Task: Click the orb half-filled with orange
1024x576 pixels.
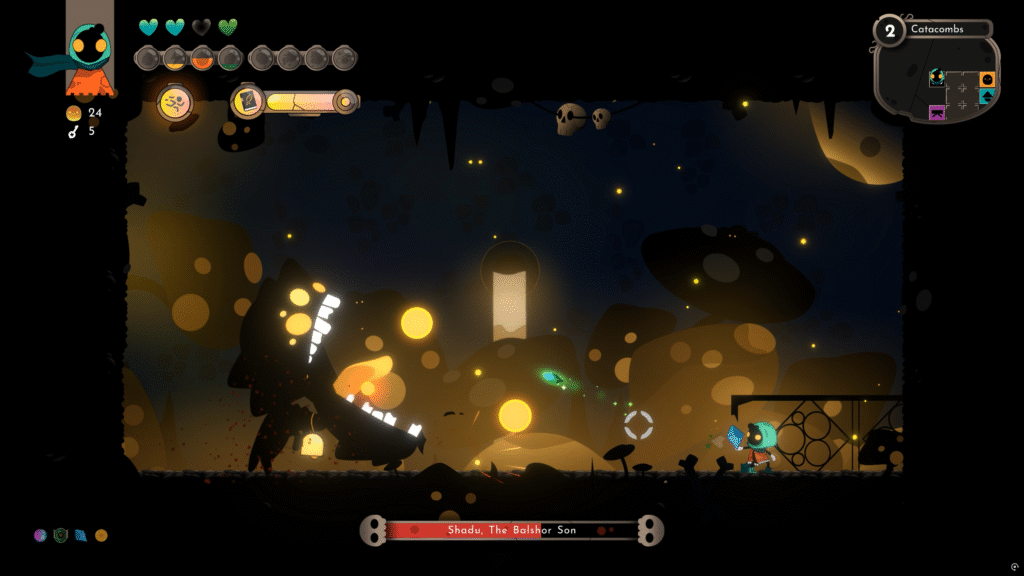Action: pyautogui.click(x=202, y=57)
